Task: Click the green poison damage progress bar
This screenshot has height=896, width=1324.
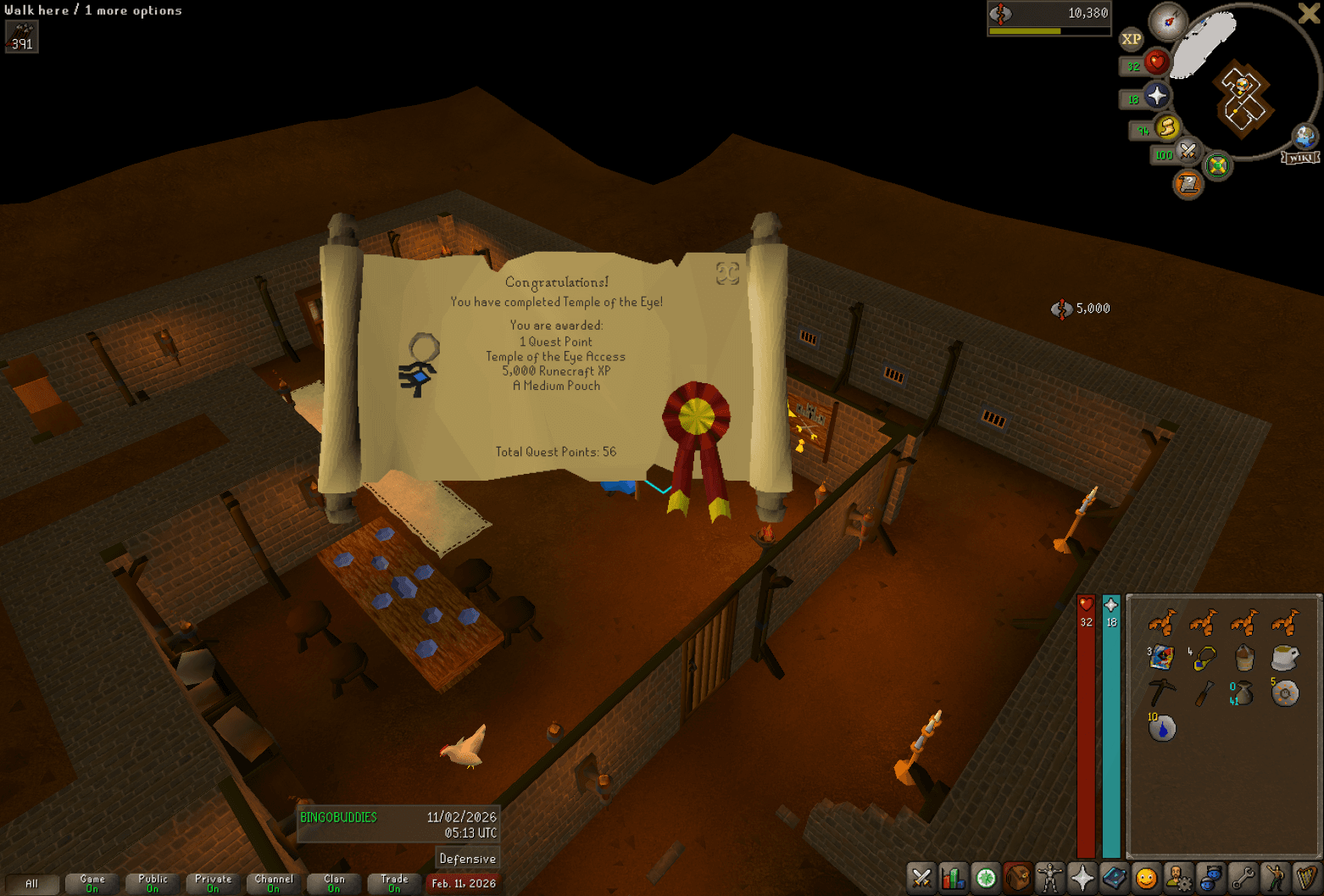Action: click(x=1025, y=30)
